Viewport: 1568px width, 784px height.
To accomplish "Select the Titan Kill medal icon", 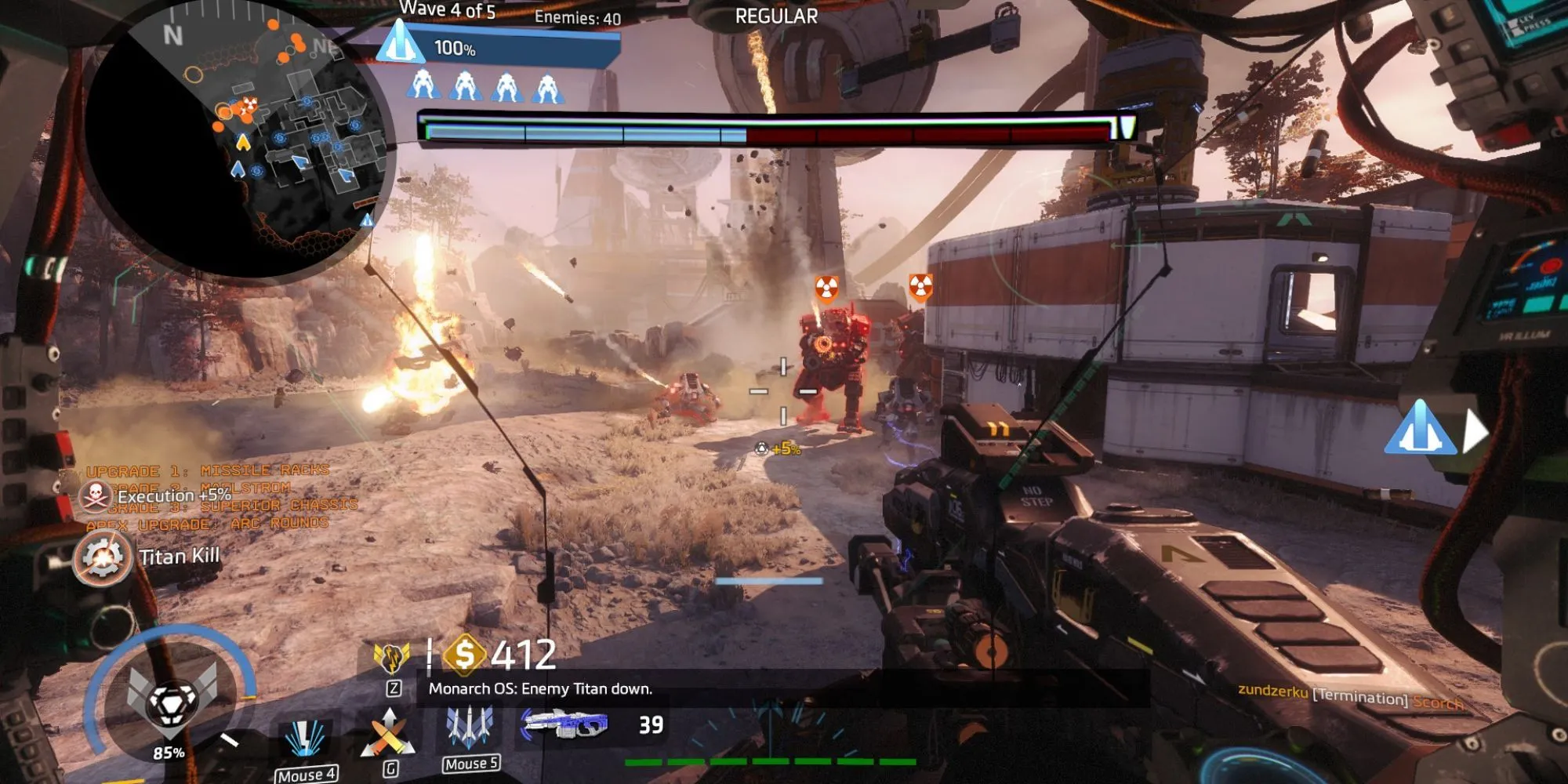I will coord(103,557).
